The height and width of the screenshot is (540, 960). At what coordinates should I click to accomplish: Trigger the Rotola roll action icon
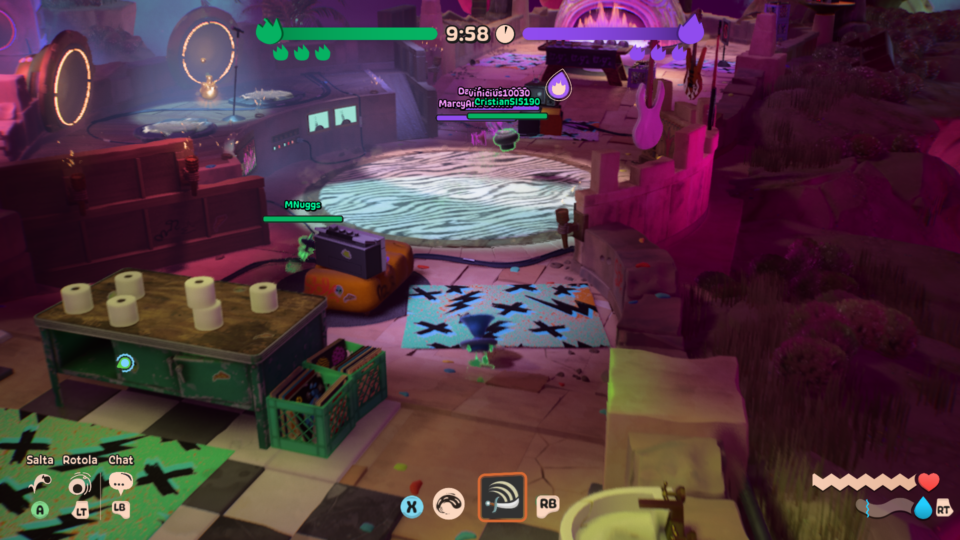click(x=81, y=486)
